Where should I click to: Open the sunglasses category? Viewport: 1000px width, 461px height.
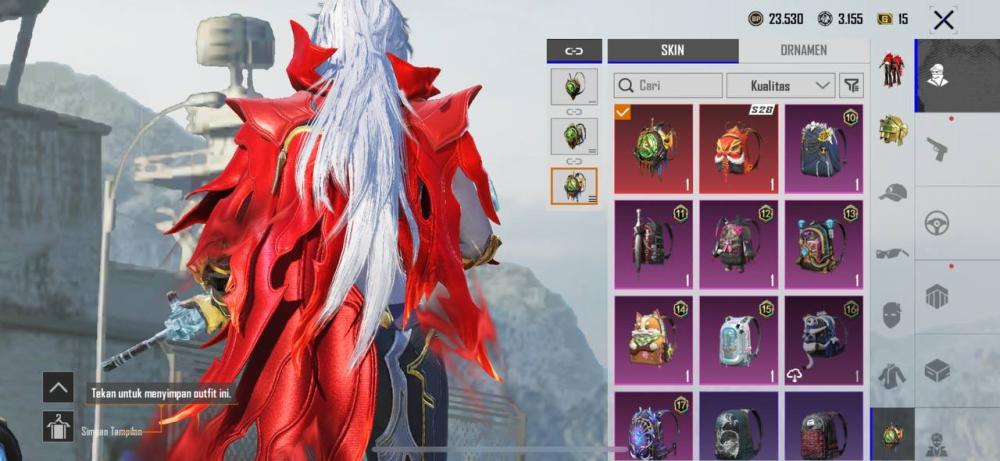click(892, 253)
